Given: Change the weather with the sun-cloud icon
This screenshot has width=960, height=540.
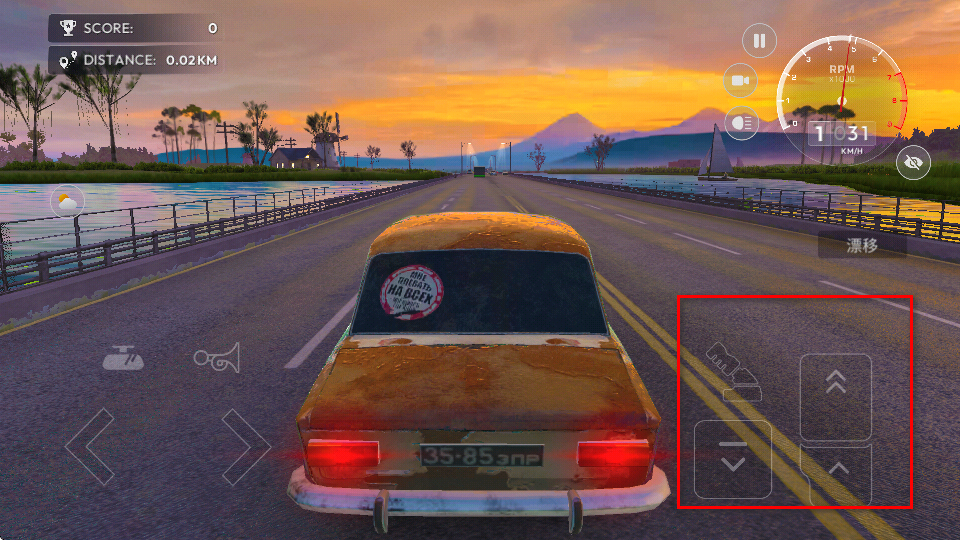Looking at the screenshot, I should click(x=67, y=203).
